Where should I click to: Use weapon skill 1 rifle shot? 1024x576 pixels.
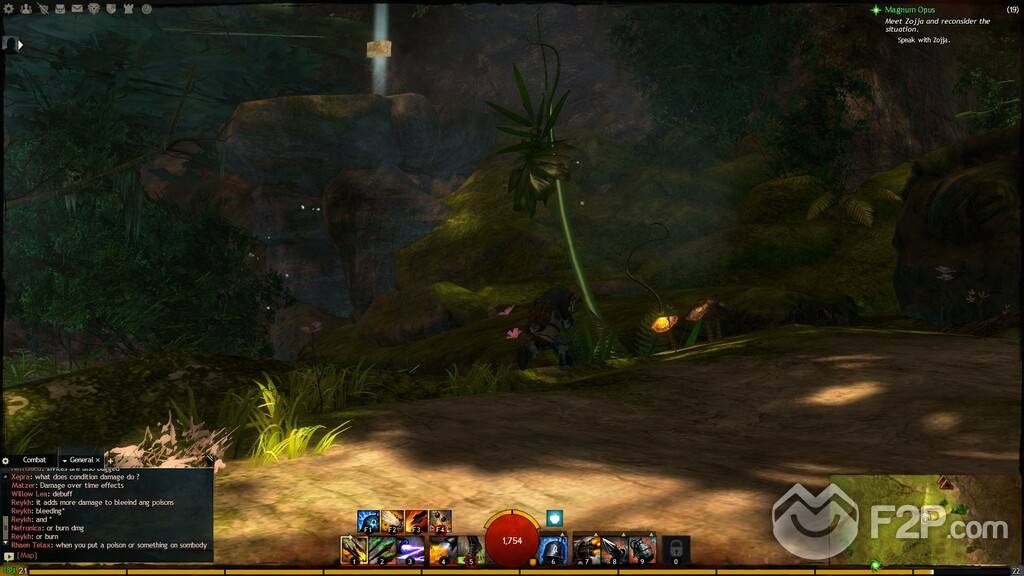coord(354,548)
